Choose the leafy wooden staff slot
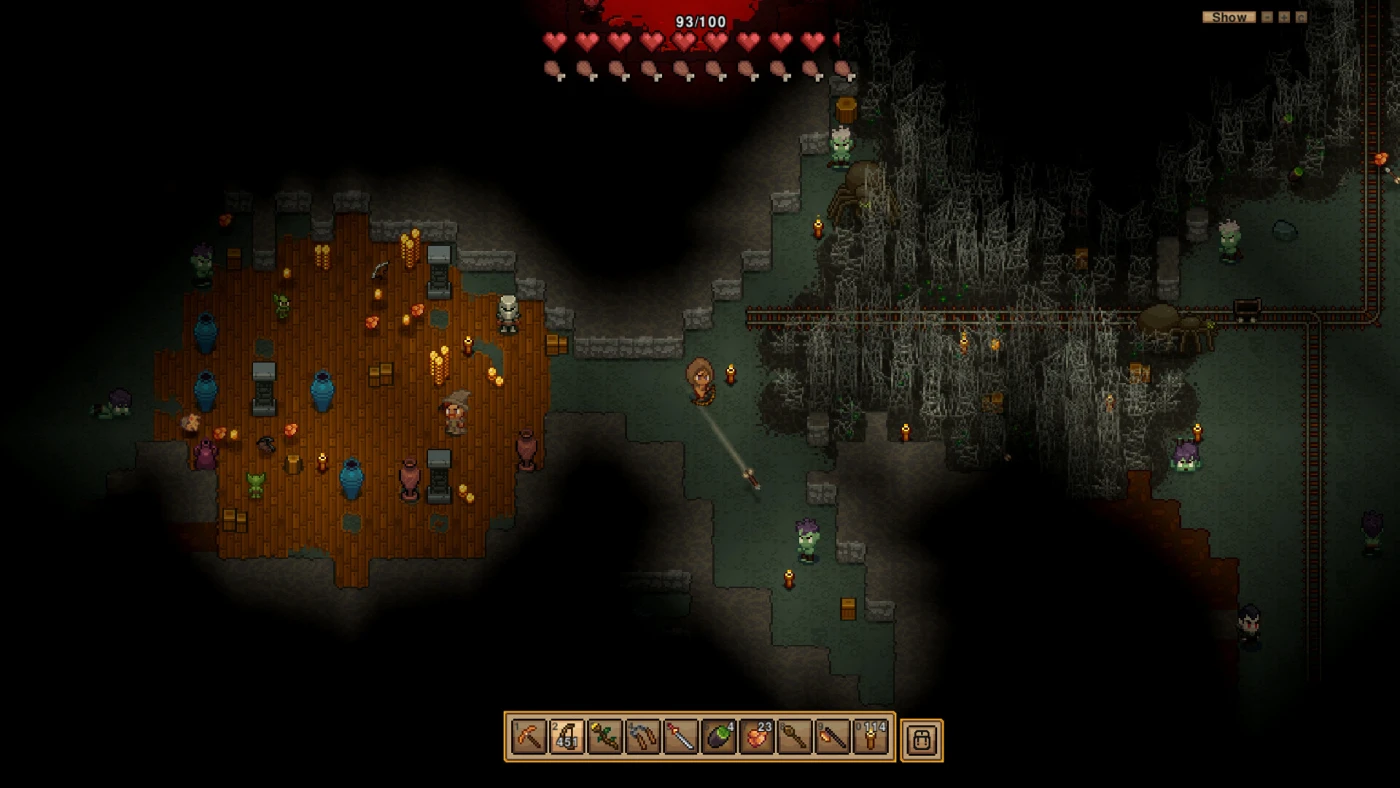 [604, 738]
